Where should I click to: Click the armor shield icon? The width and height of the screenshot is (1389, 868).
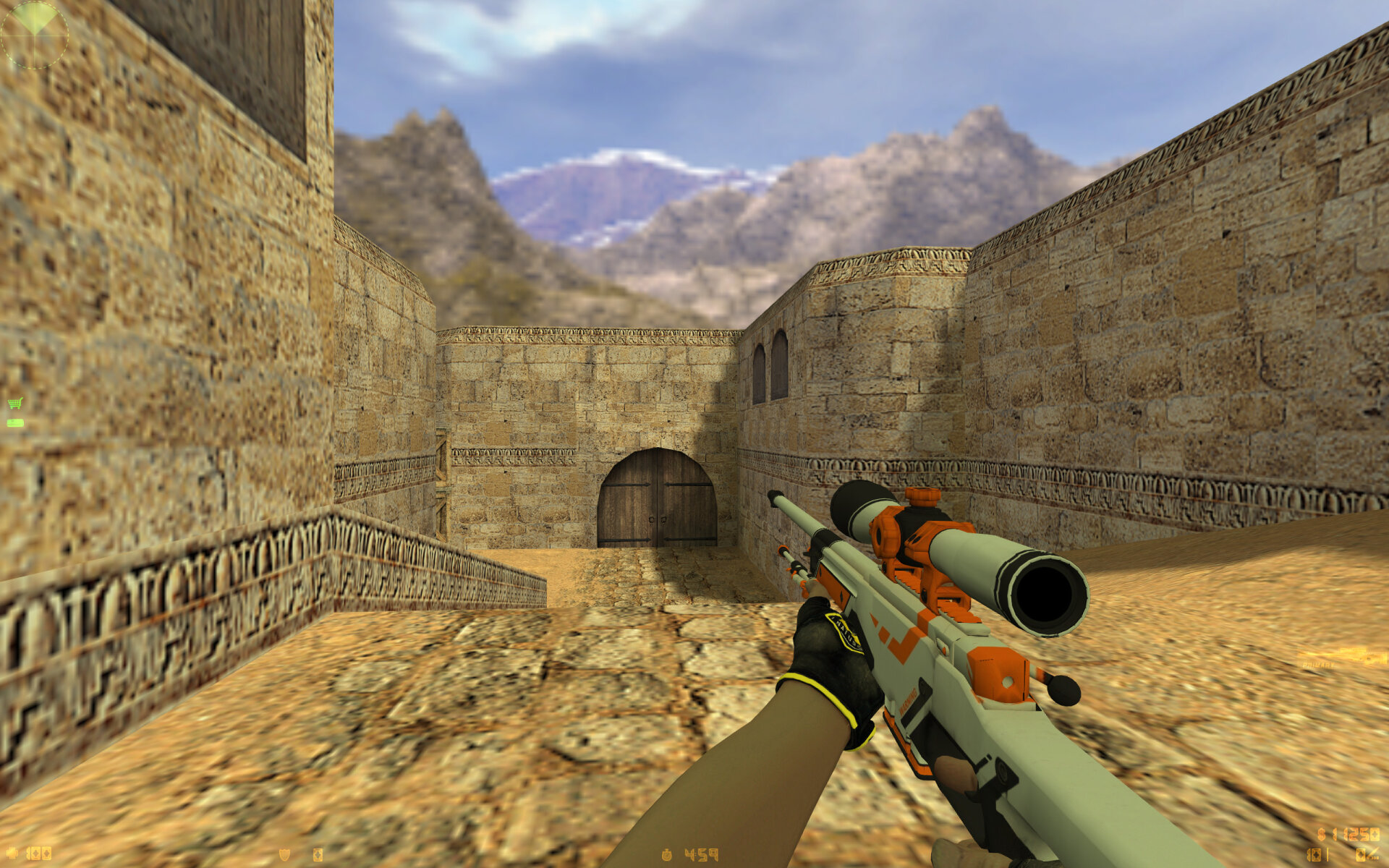(284, 855)
